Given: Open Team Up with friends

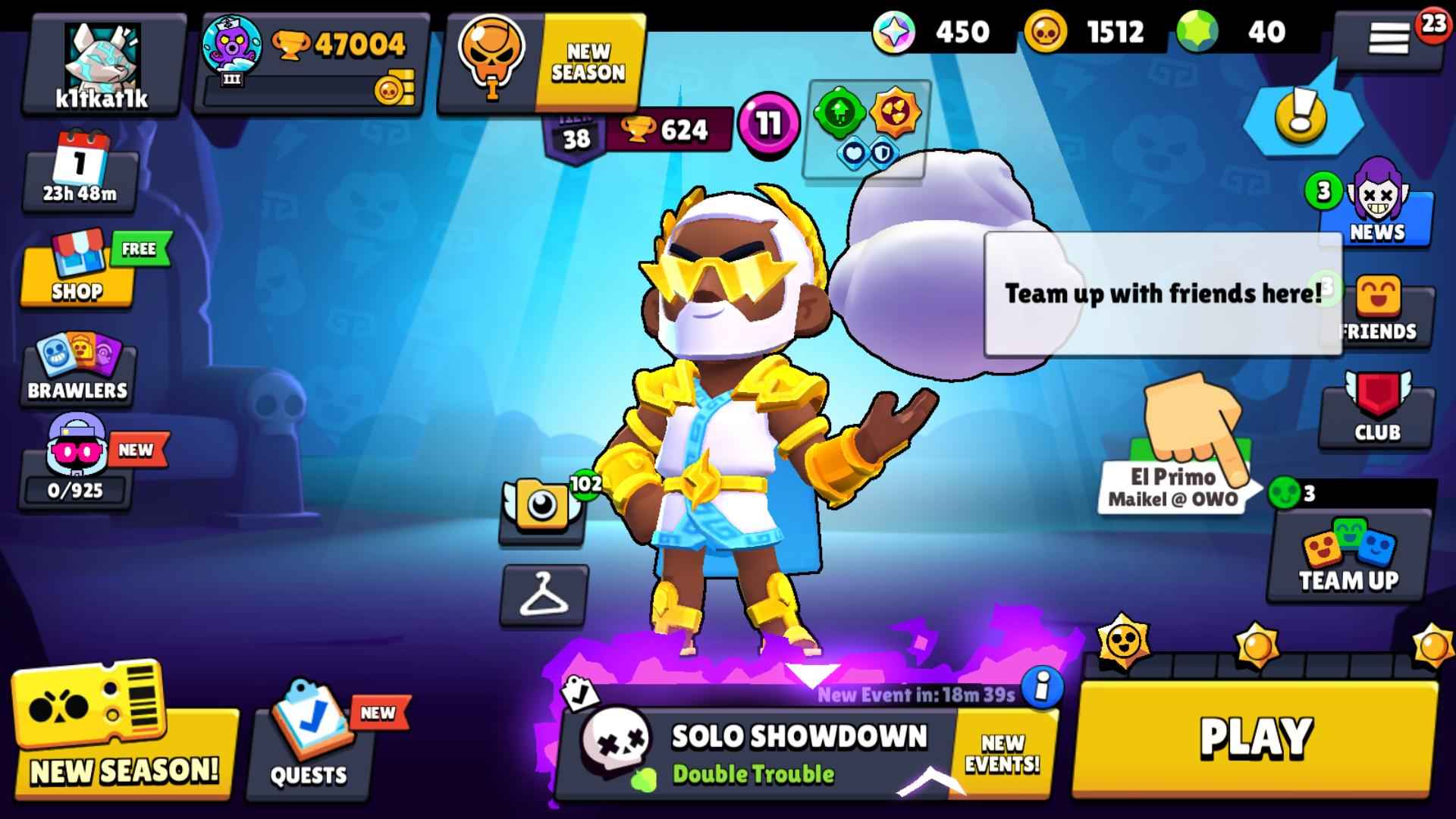Looking at the screenshot, I should tap(1350, 561).
